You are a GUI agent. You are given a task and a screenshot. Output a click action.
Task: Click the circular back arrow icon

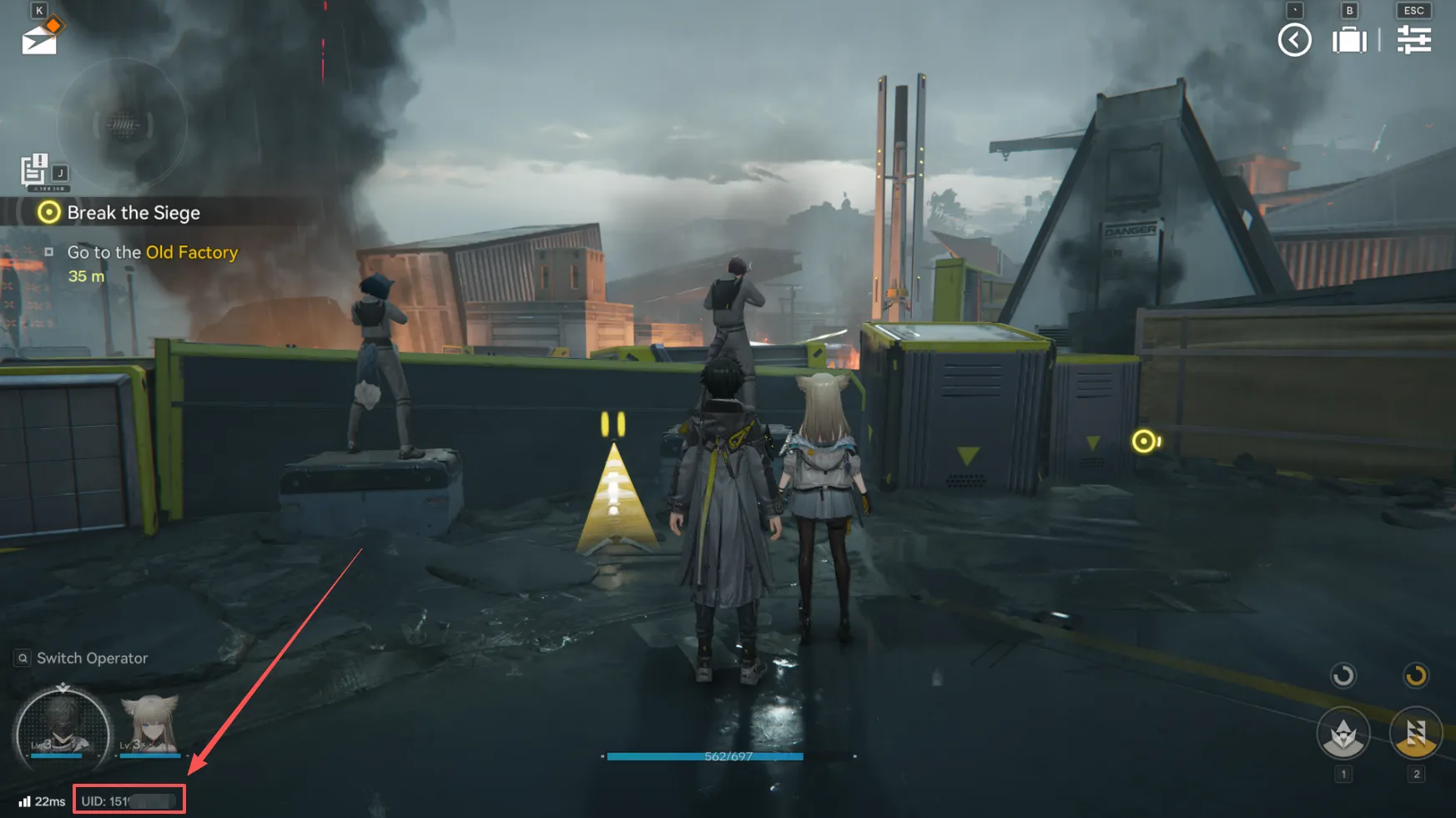[x=1294, y=40]
